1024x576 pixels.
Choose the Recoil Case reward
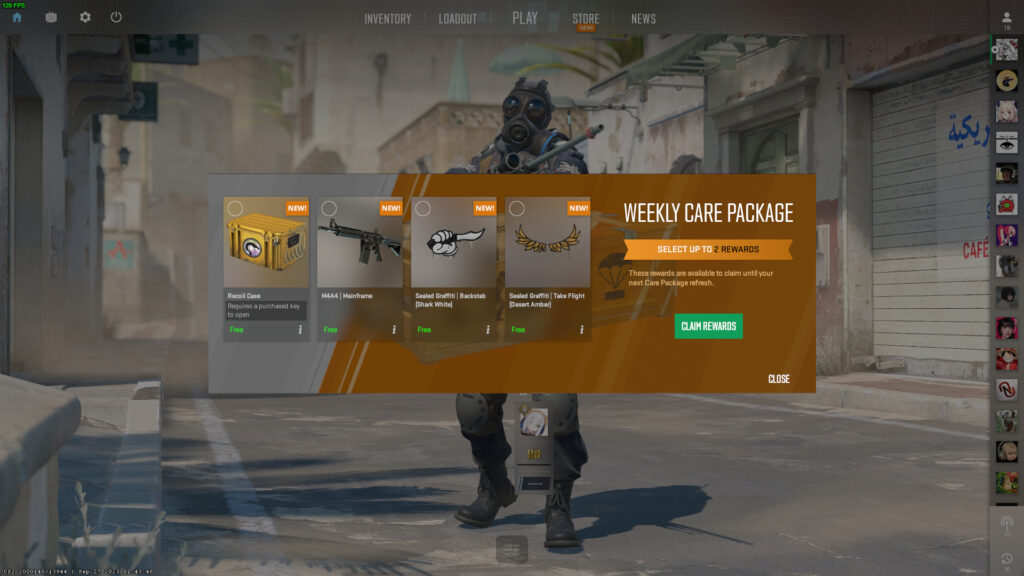click(266, 246)
